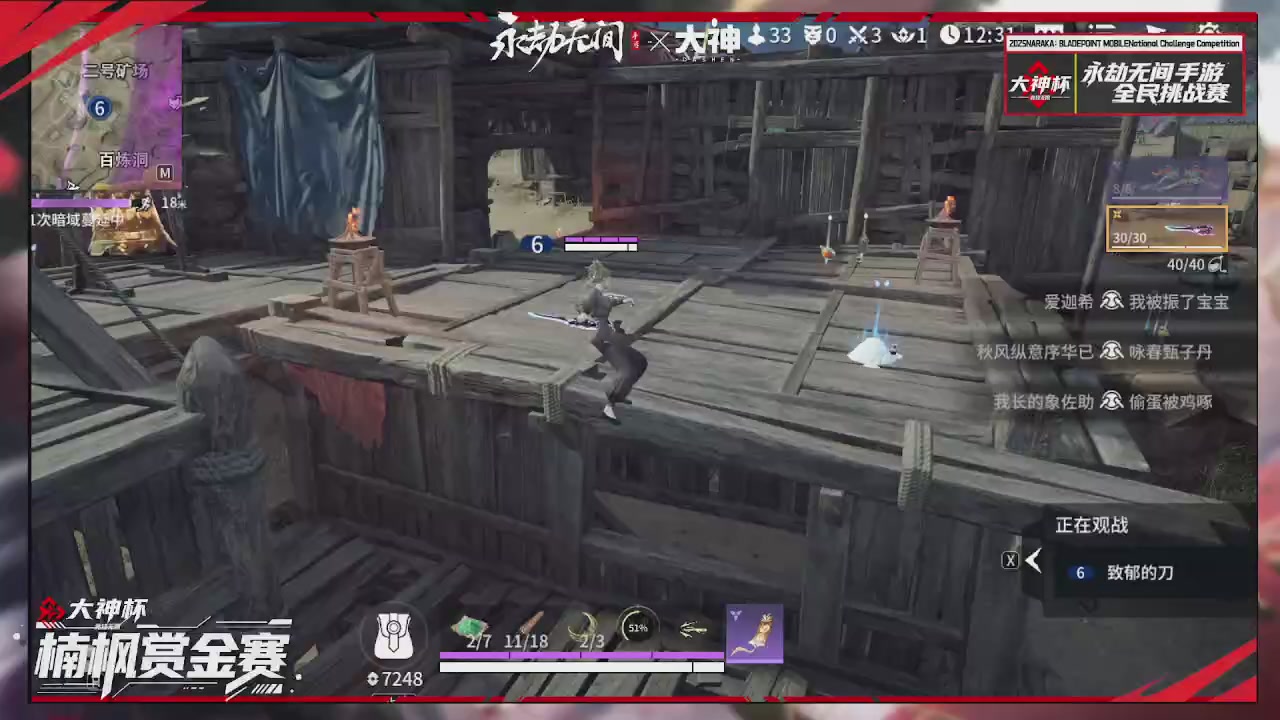Image resolution: width=1280 pixels, height=720 pixels.
Task: Tap the M marker toggle on the minimap
Action: pyautogui.click(x=165, y=173)
